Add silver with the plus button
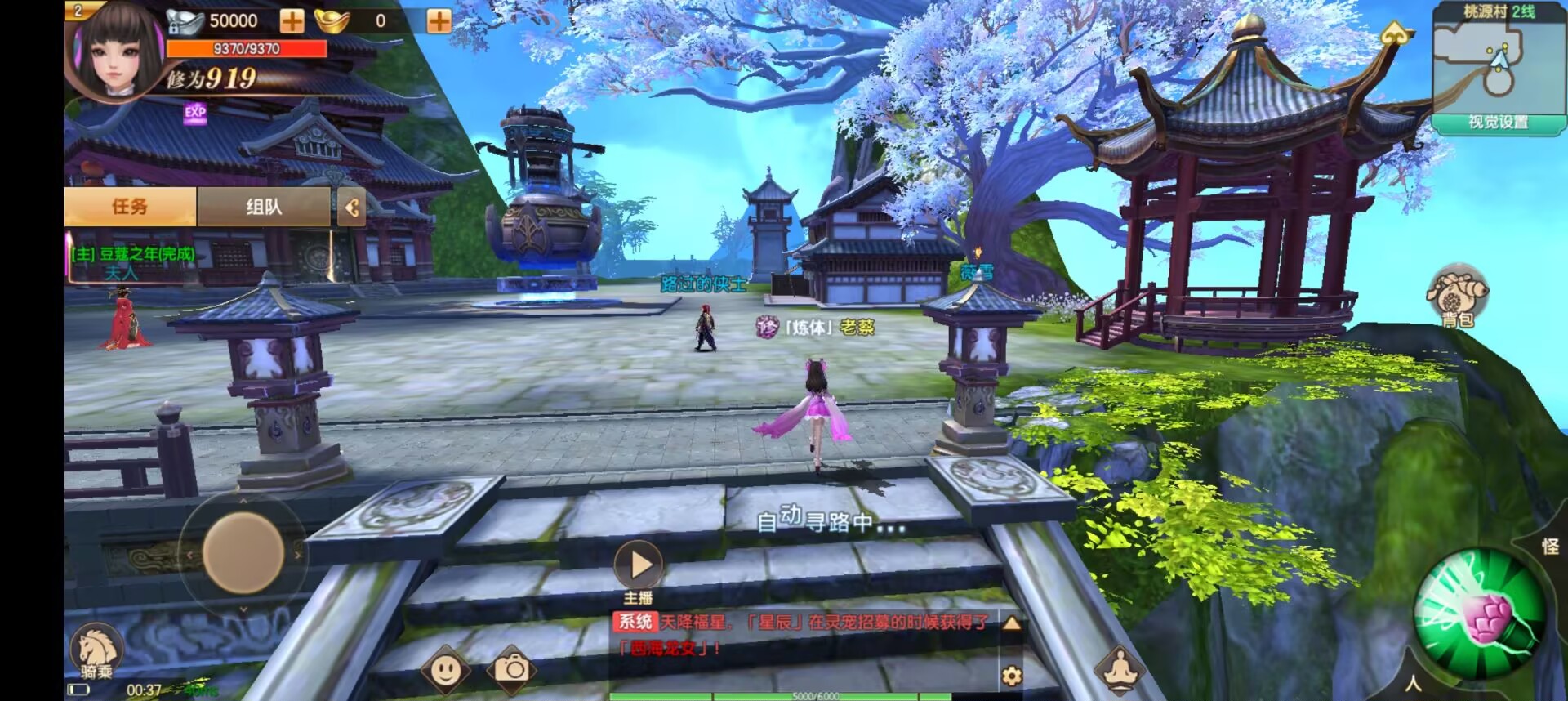This screenshot has height=701, width=1568. click(x=292, y=21)
